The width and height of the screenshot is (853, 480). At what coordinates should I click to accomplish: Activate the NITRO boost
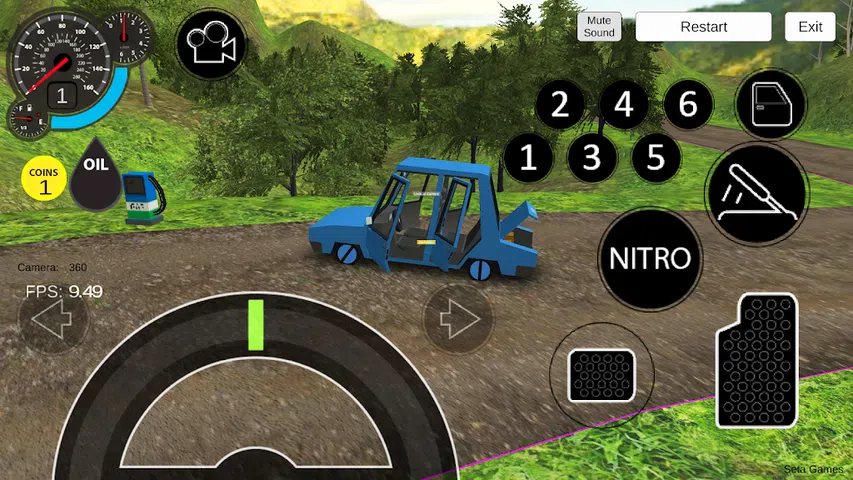650,259
